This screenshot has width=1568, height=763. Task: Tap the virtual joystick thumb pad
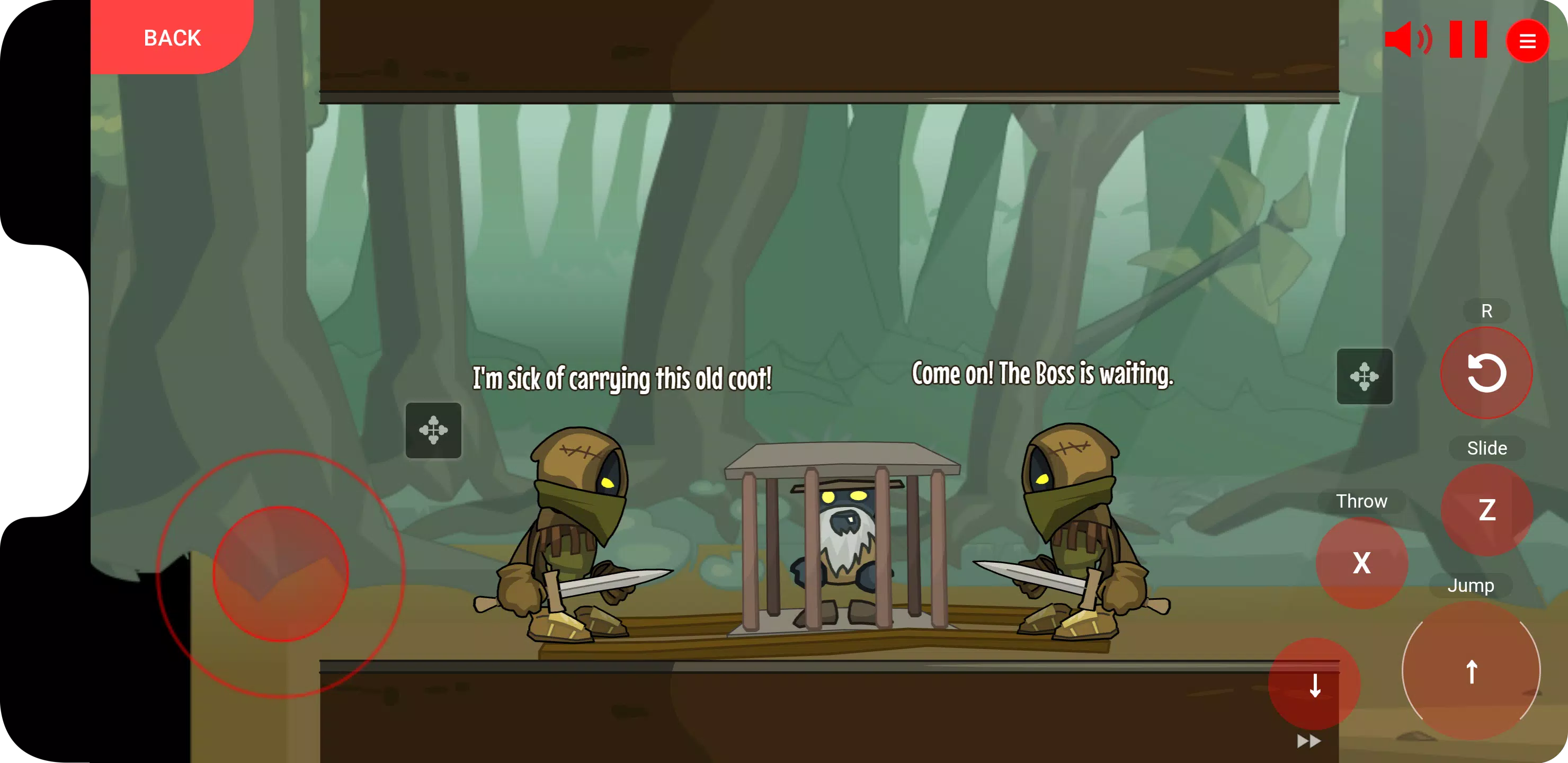281,574
